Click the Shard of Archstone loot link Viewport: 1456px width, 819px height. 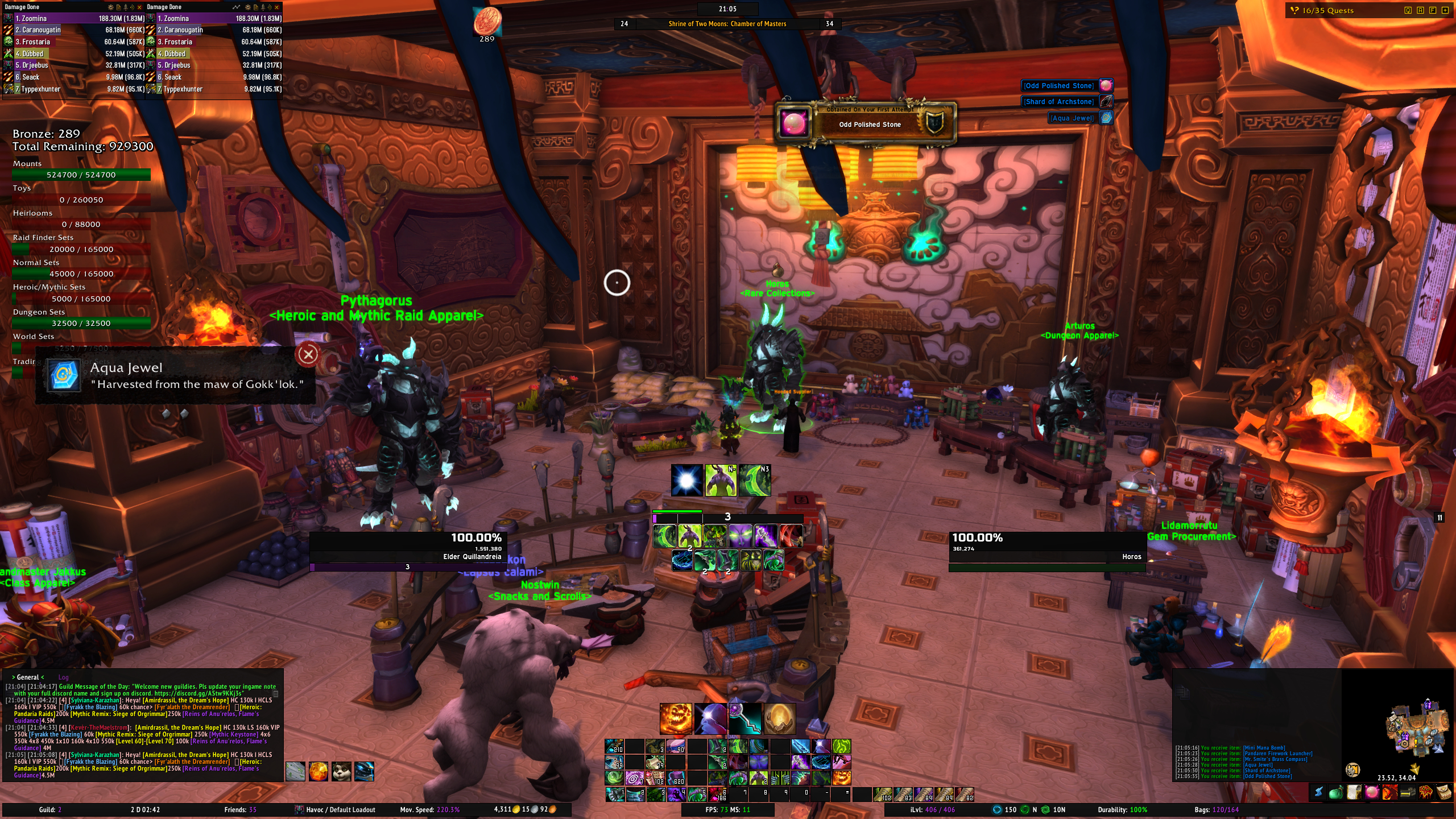[x=1058, y=102]
